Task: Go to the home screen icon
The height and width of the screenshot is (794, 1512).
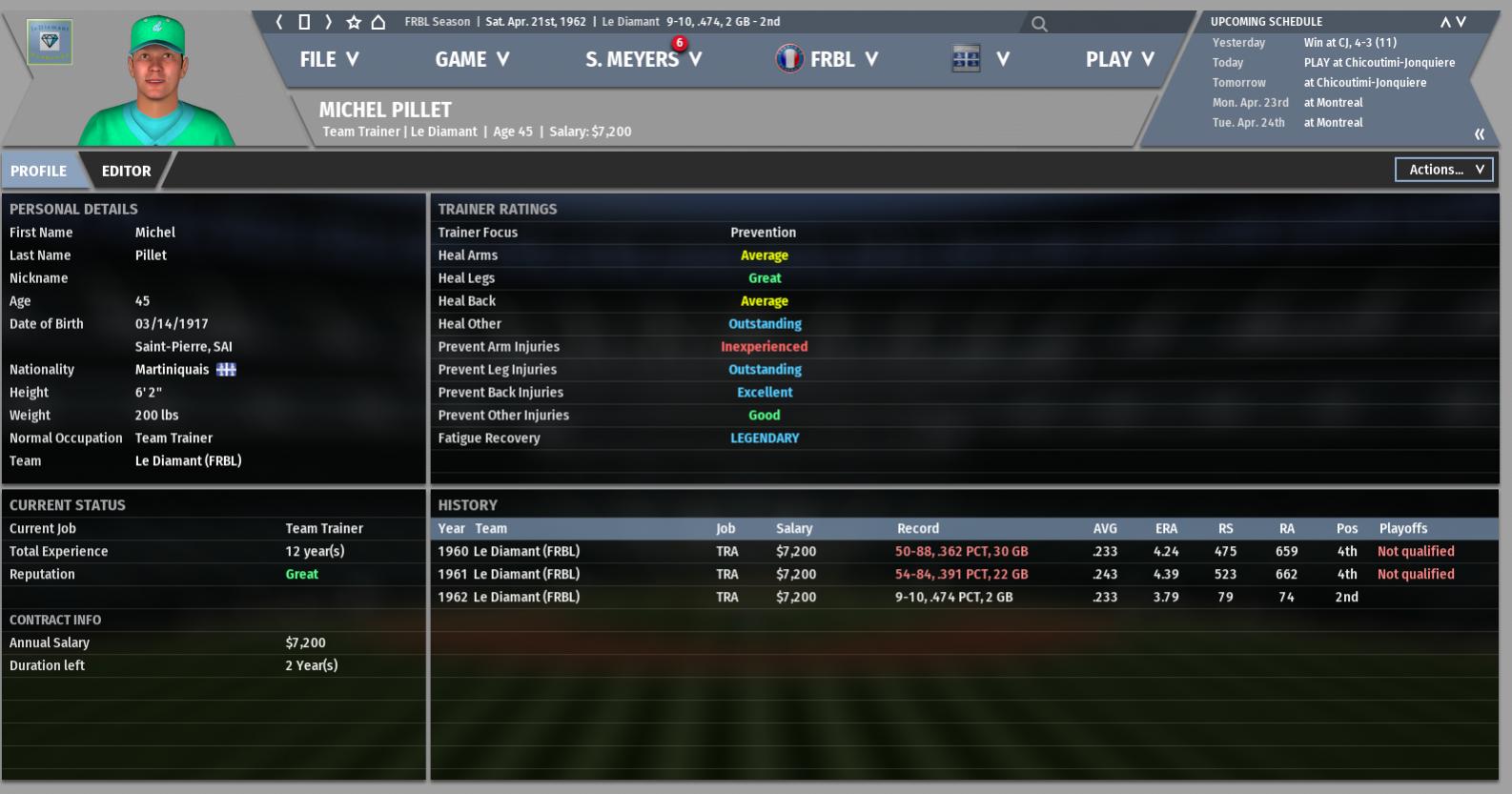Action: pos(378,22)
